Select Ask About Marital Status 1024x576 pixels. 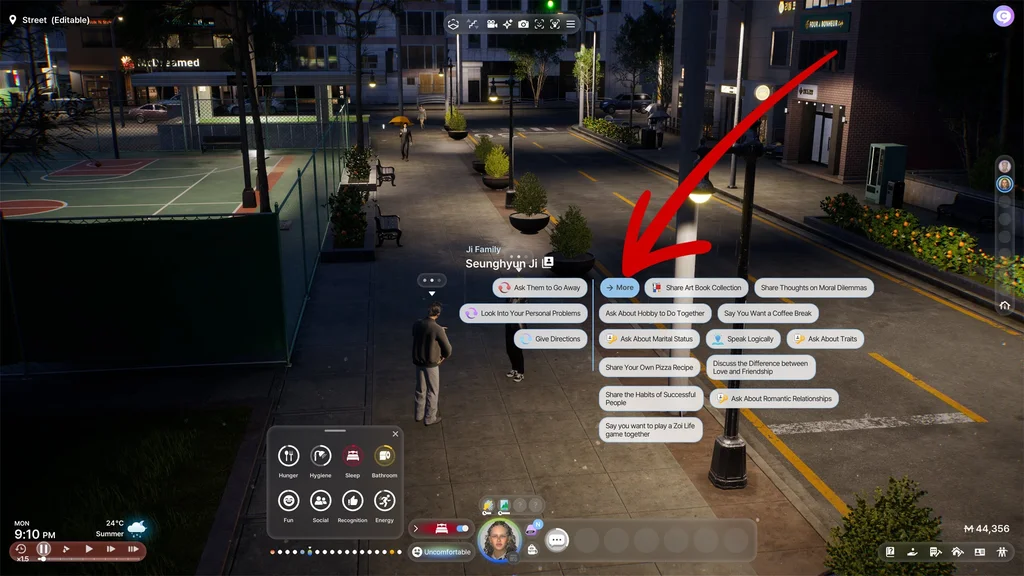tap(649, 339)
